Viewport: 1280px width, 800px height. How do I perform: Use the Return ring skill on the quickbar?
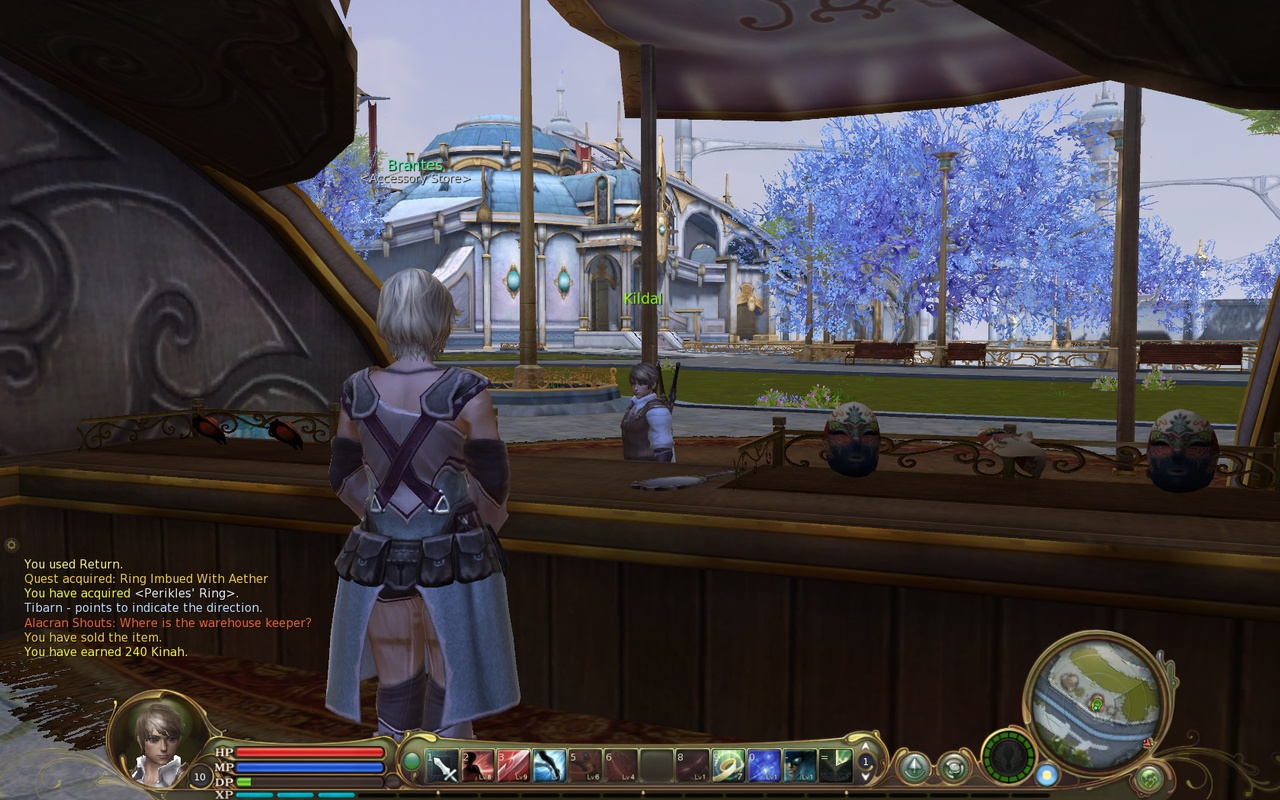coord(726,767)
